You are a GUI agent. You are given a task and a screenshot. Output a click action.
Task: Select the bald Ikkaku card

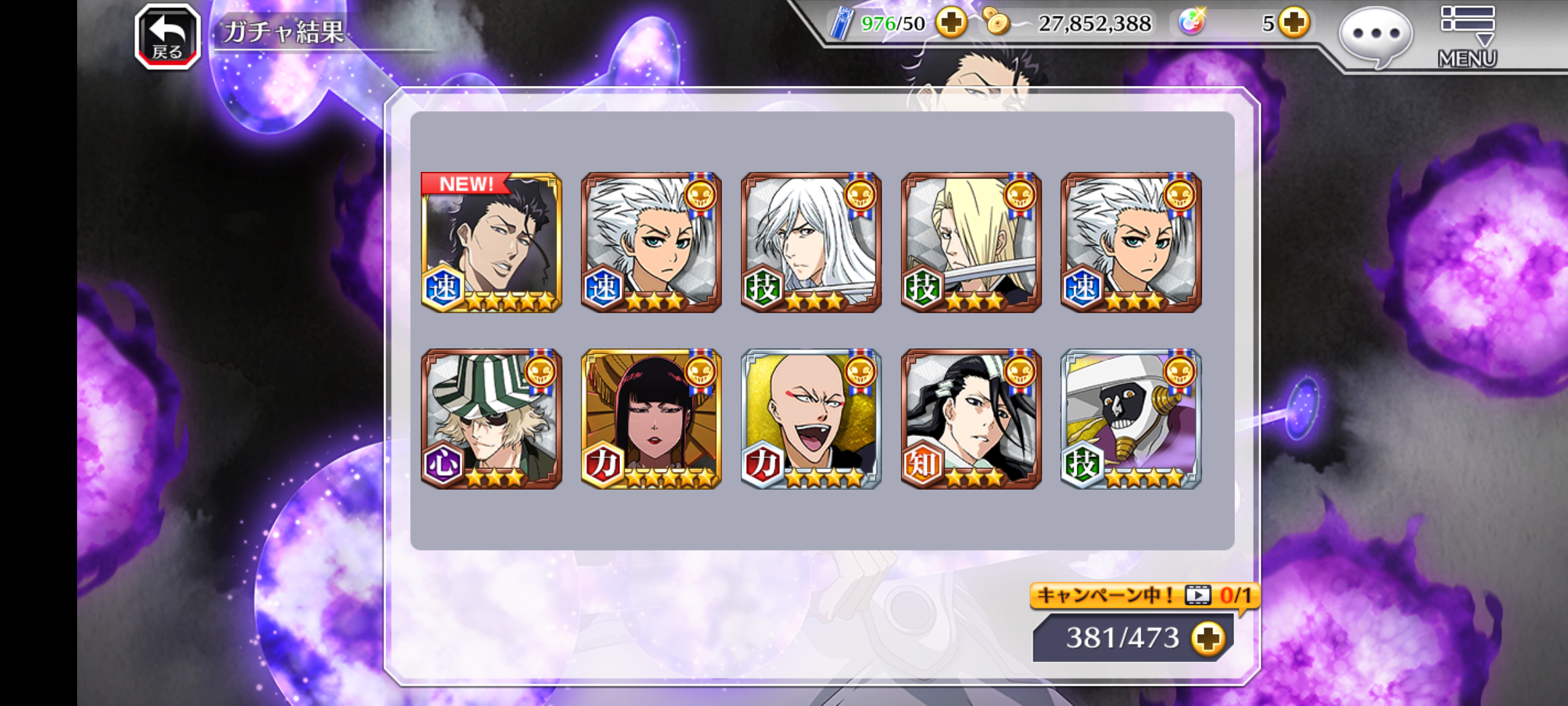(x=811, y=419)
